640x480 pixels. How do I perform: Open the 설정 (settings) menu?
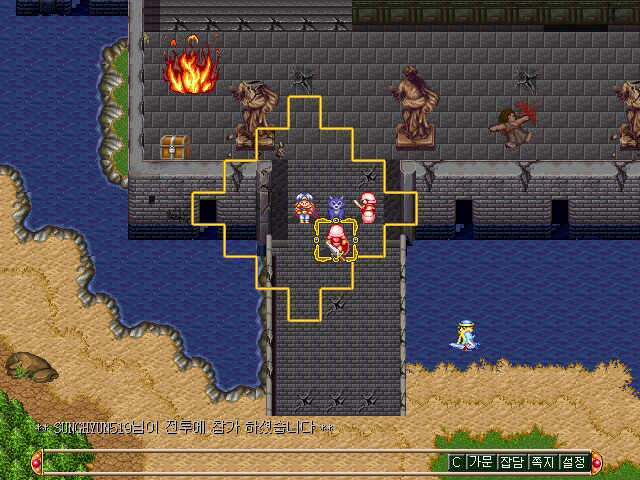point(574,462)
